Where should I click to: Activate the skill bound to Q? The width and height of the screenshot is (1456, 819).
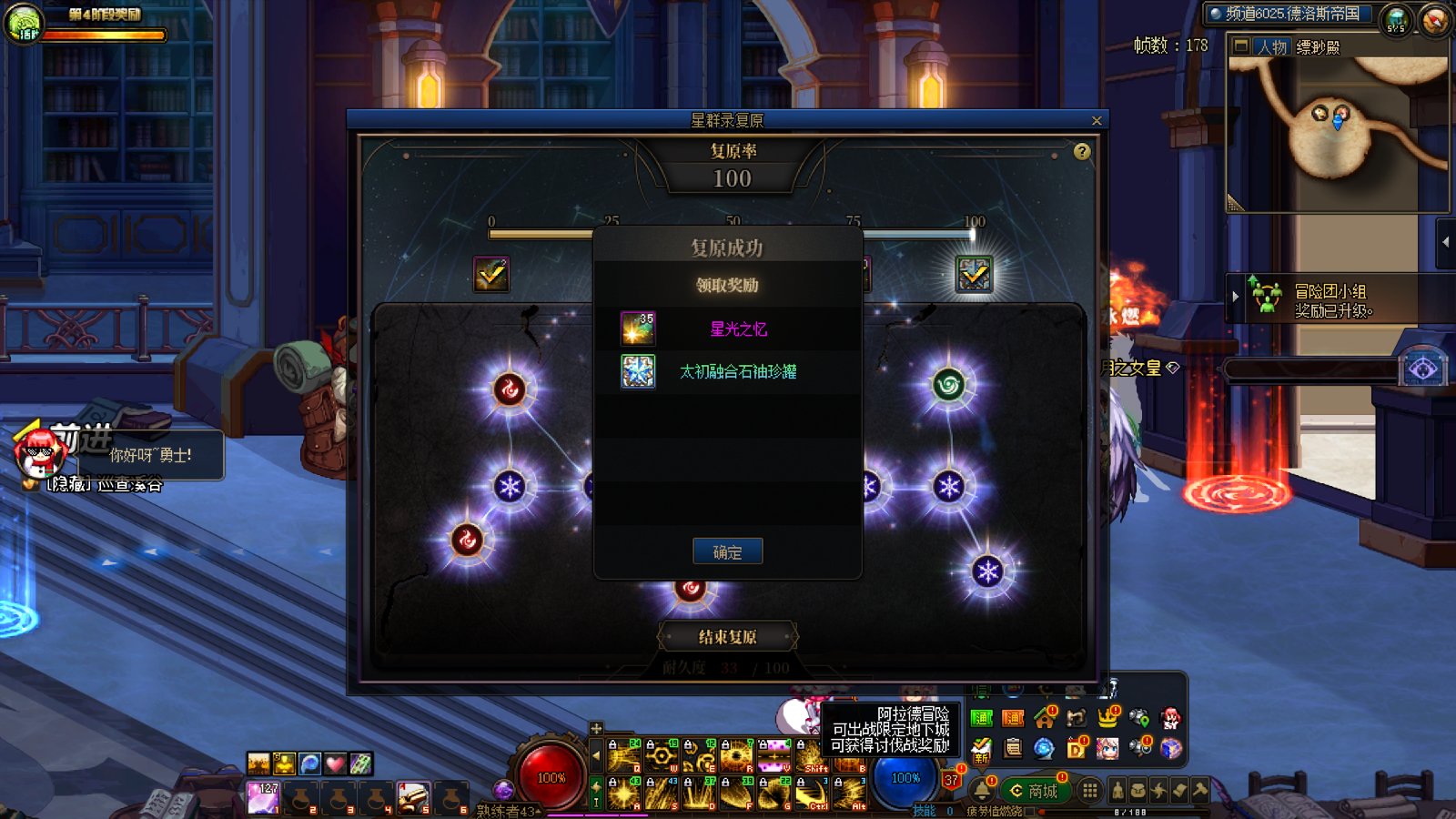coord(623,756)
